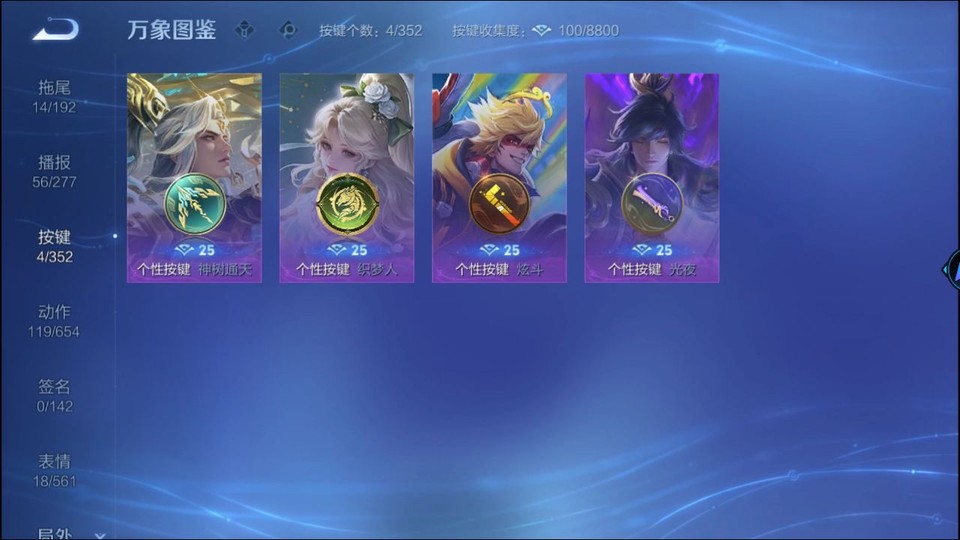
Task: Open the 拖尾 category tab
Action: tap(54, 96)
